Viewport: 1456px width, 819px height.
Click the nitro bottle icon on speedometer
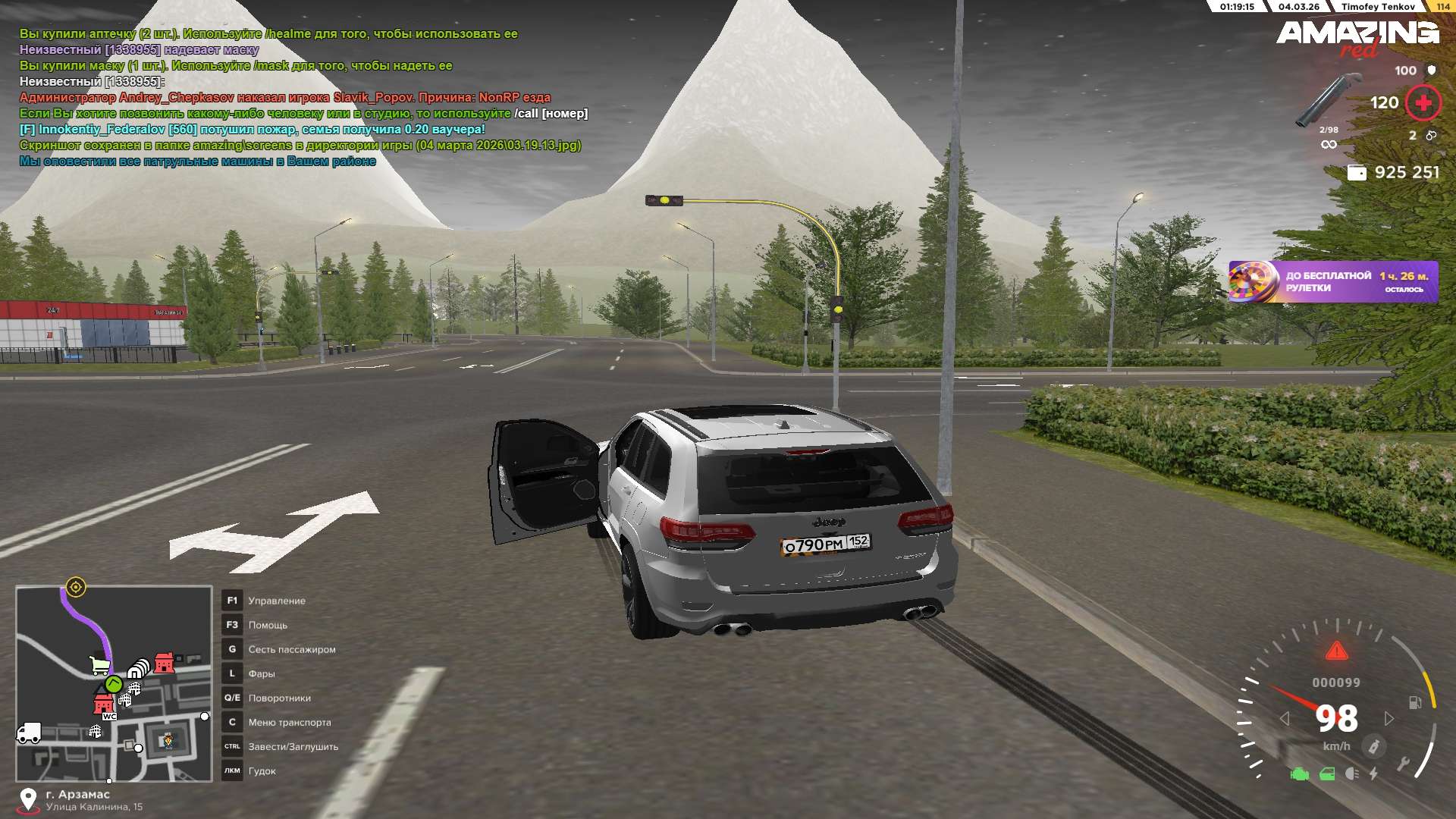[x=1373, y=747]
